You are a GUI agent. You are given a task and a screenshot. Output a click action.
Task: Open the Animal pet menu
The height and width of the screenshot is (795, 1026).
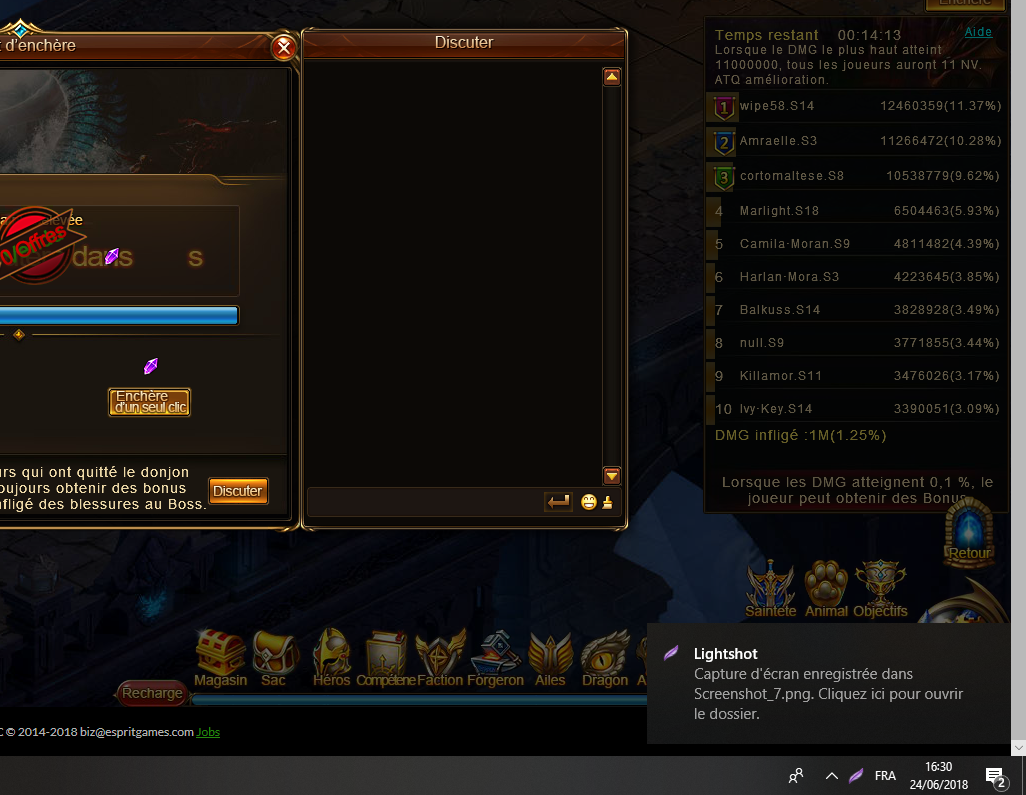[826, 589]
